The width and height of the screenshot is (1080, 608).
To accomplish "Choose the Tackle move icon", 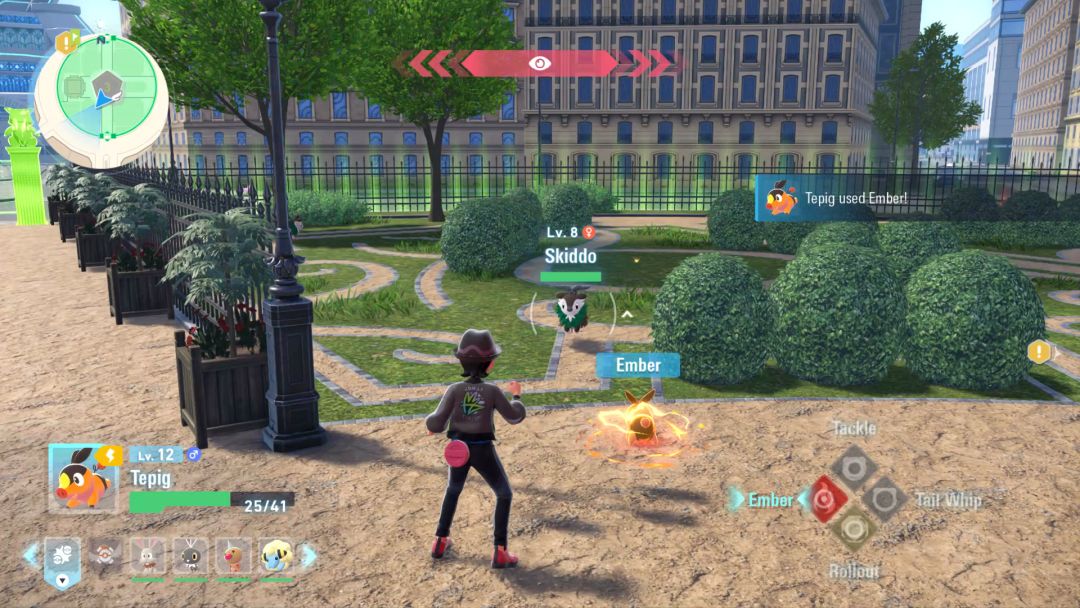I will coord(853,466).
